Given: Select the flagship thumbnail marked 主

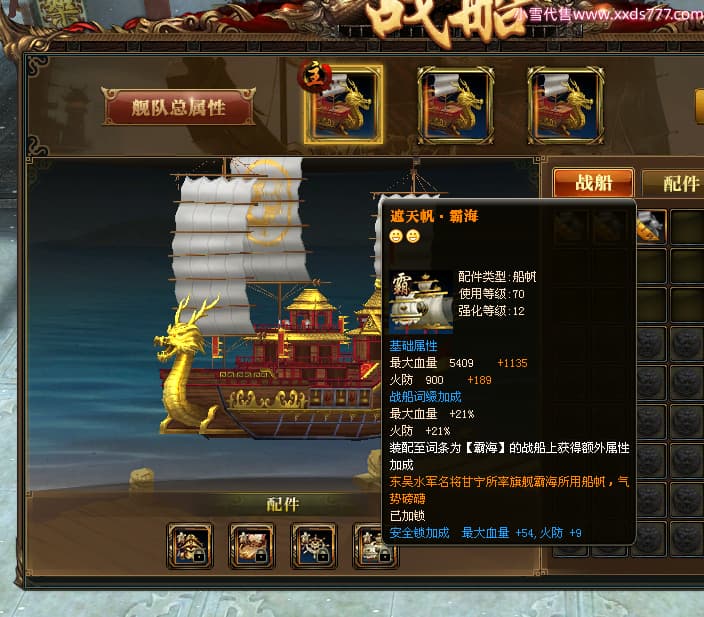Looking at the screenshot, I should pyautogui.click(x=343, y=105).
